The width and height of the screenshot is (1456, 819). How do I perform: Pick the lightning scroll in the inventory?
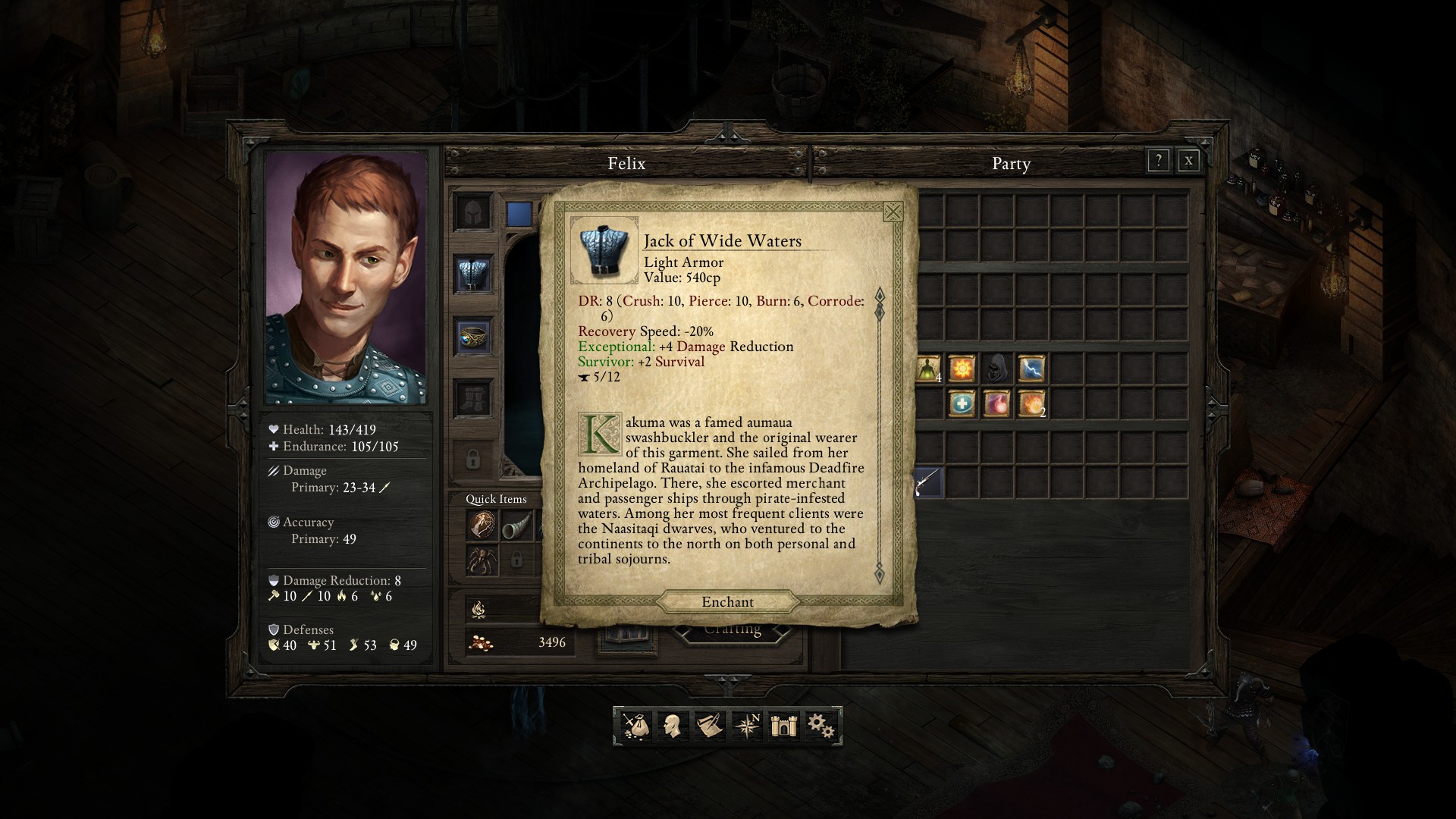point(1031,369)
